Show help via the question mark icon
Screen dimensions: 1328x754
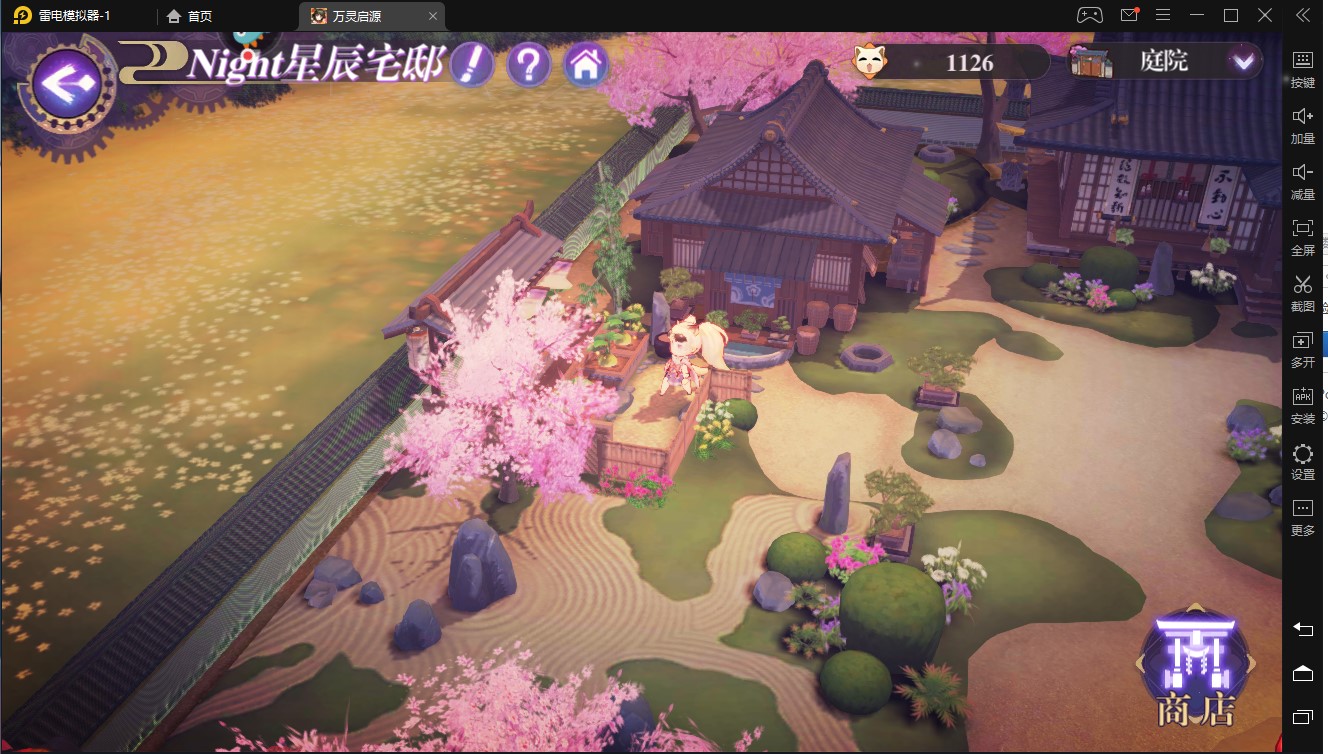click(x=529, y=65)
